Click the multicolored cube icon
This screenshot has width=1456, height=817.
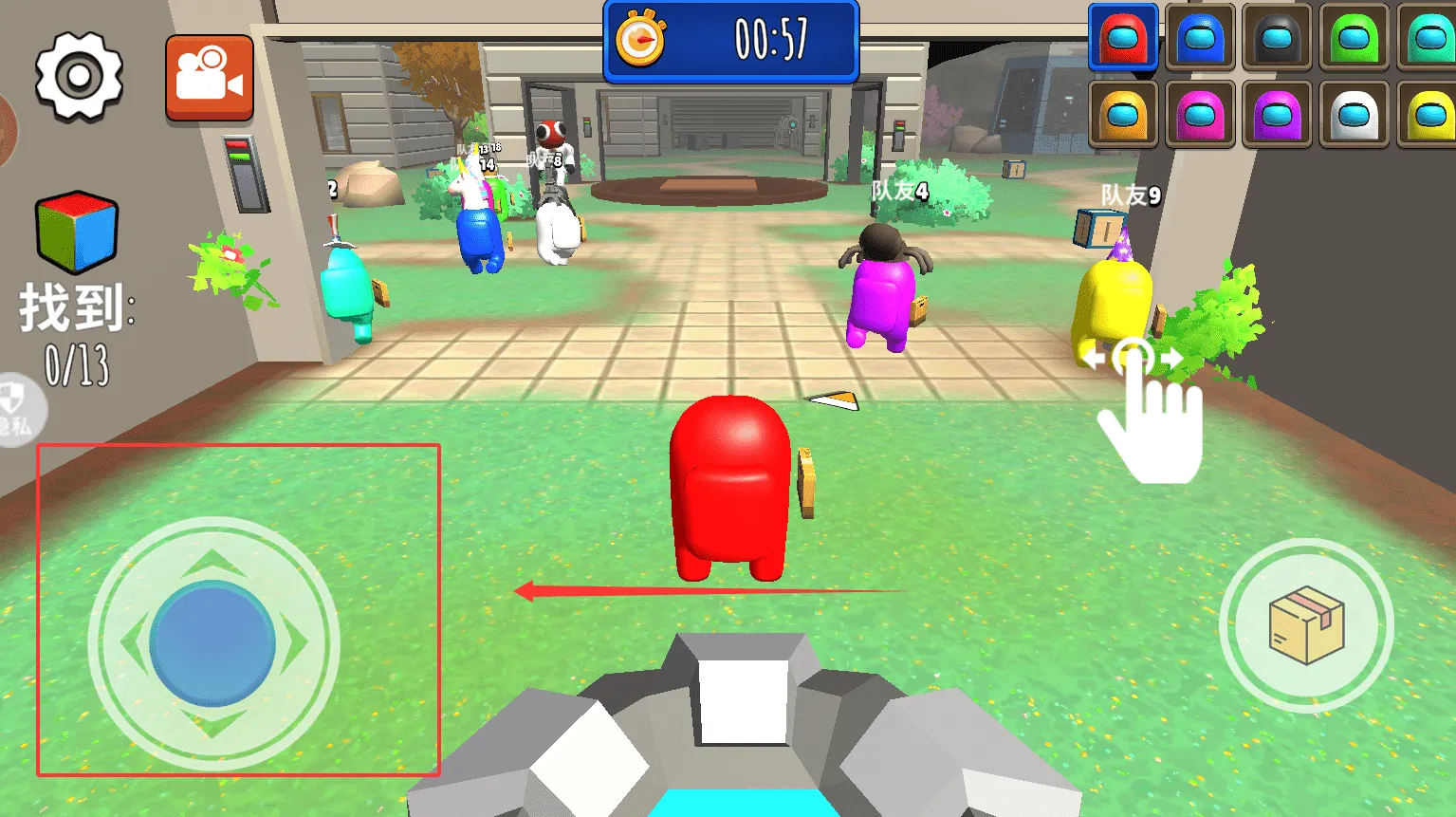(x=77, y=232)
